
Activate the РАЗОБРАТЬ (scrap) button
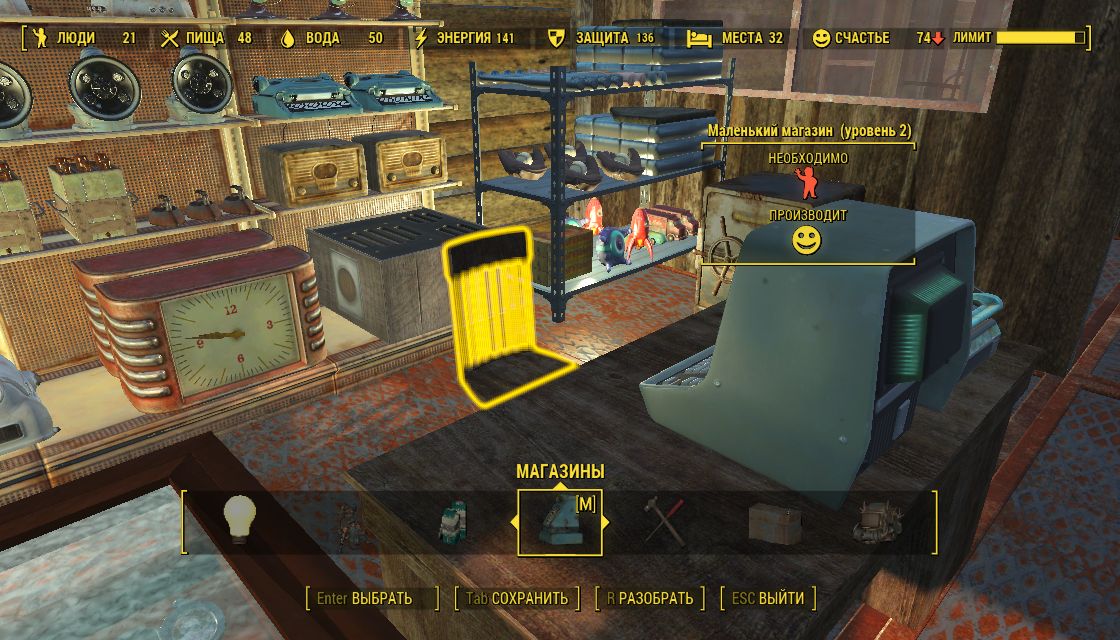pos(649,599)
